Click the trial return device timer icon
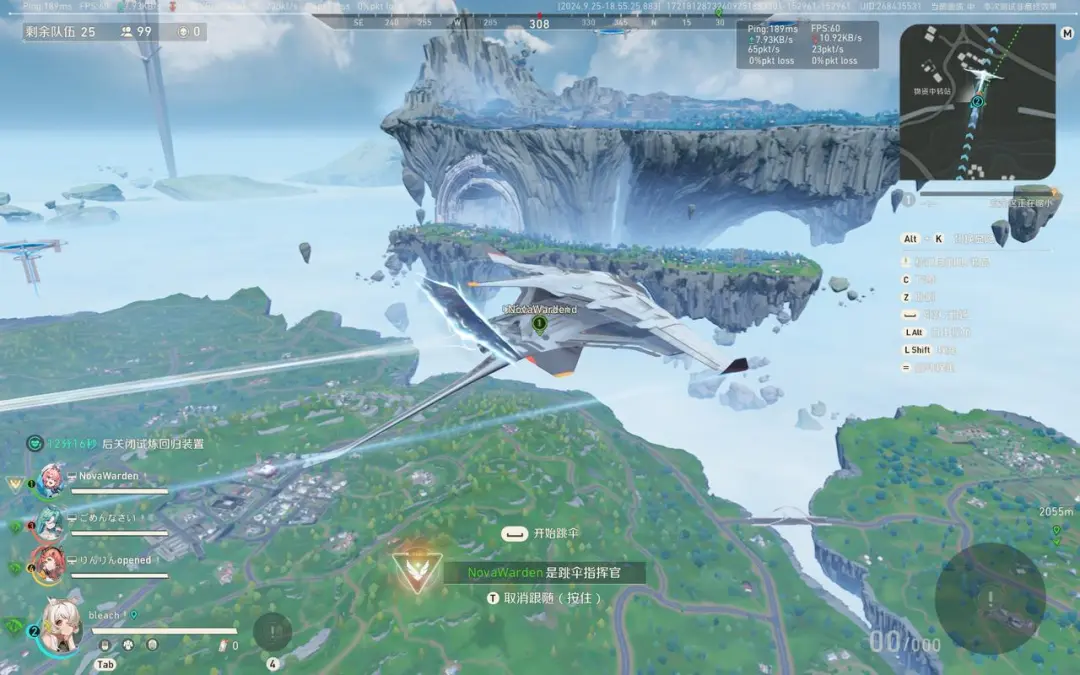 35,443
